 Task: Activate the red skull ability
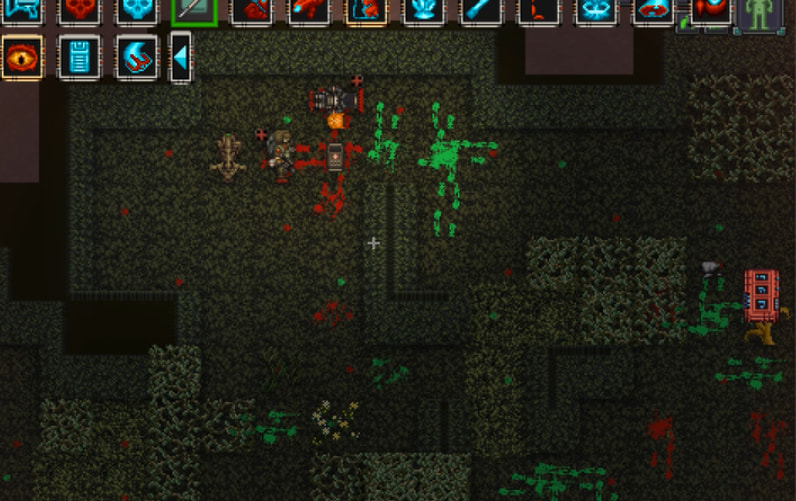click(x=80, y=10)
